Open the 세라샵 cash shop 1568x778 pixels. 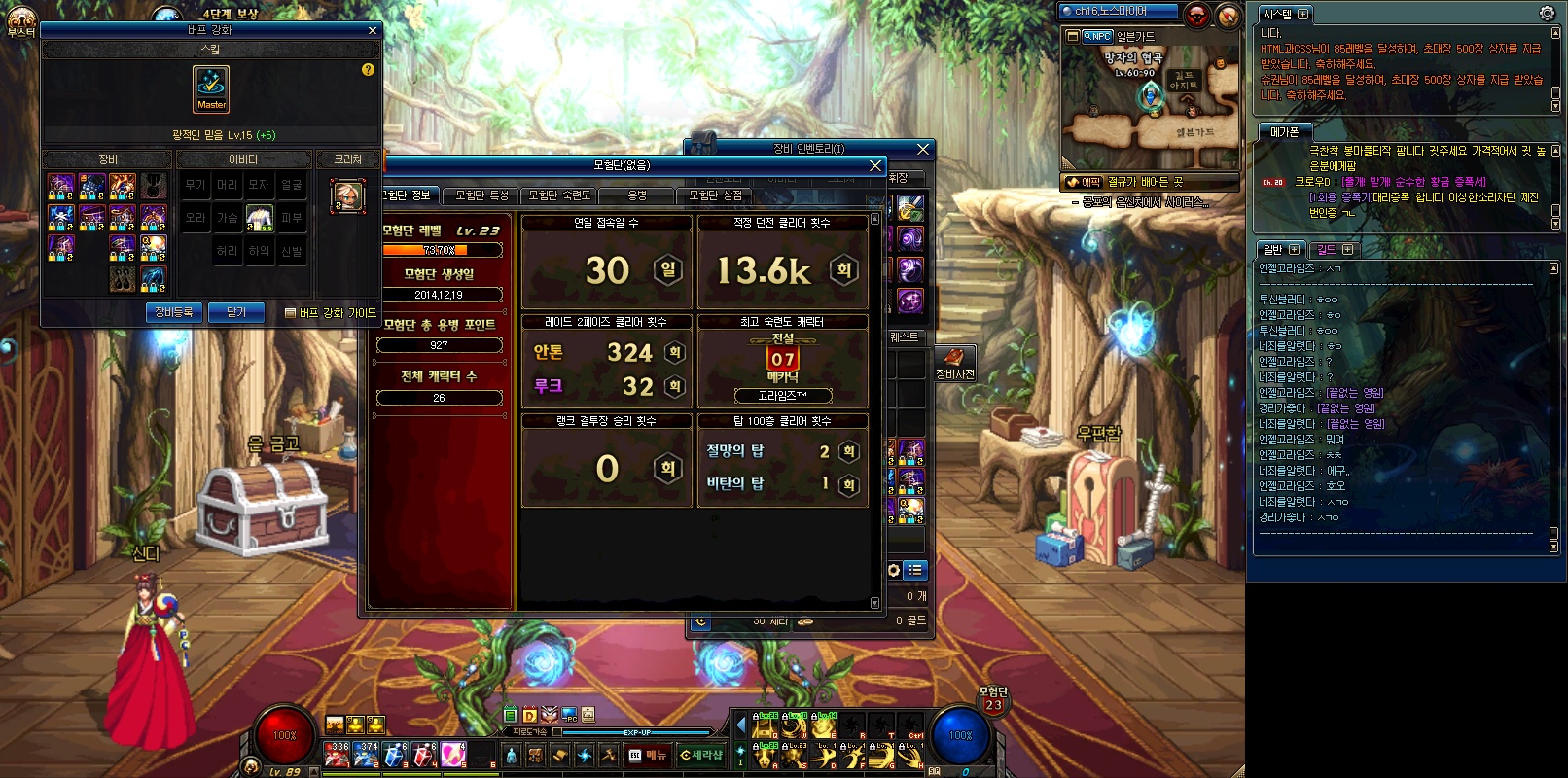701,755
